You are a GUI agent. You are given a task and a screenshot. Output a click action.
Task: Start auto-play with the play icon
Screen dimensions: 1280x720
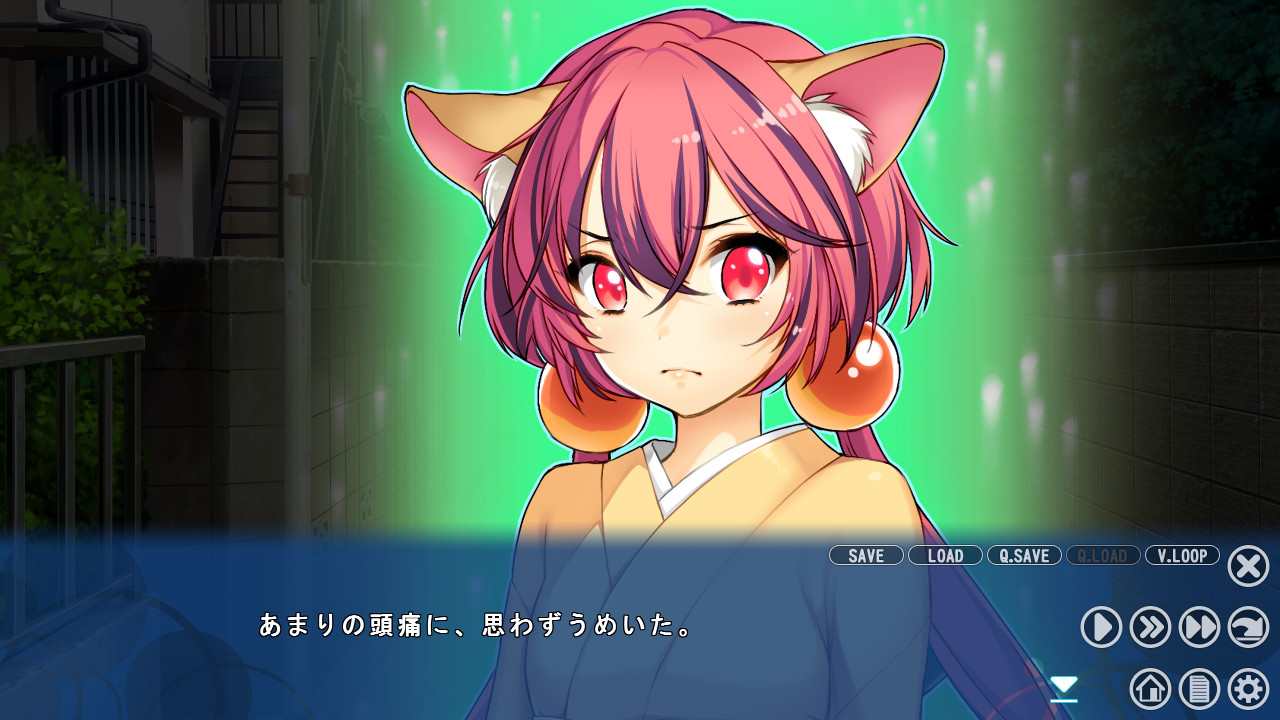click(x=1100, y=628)
